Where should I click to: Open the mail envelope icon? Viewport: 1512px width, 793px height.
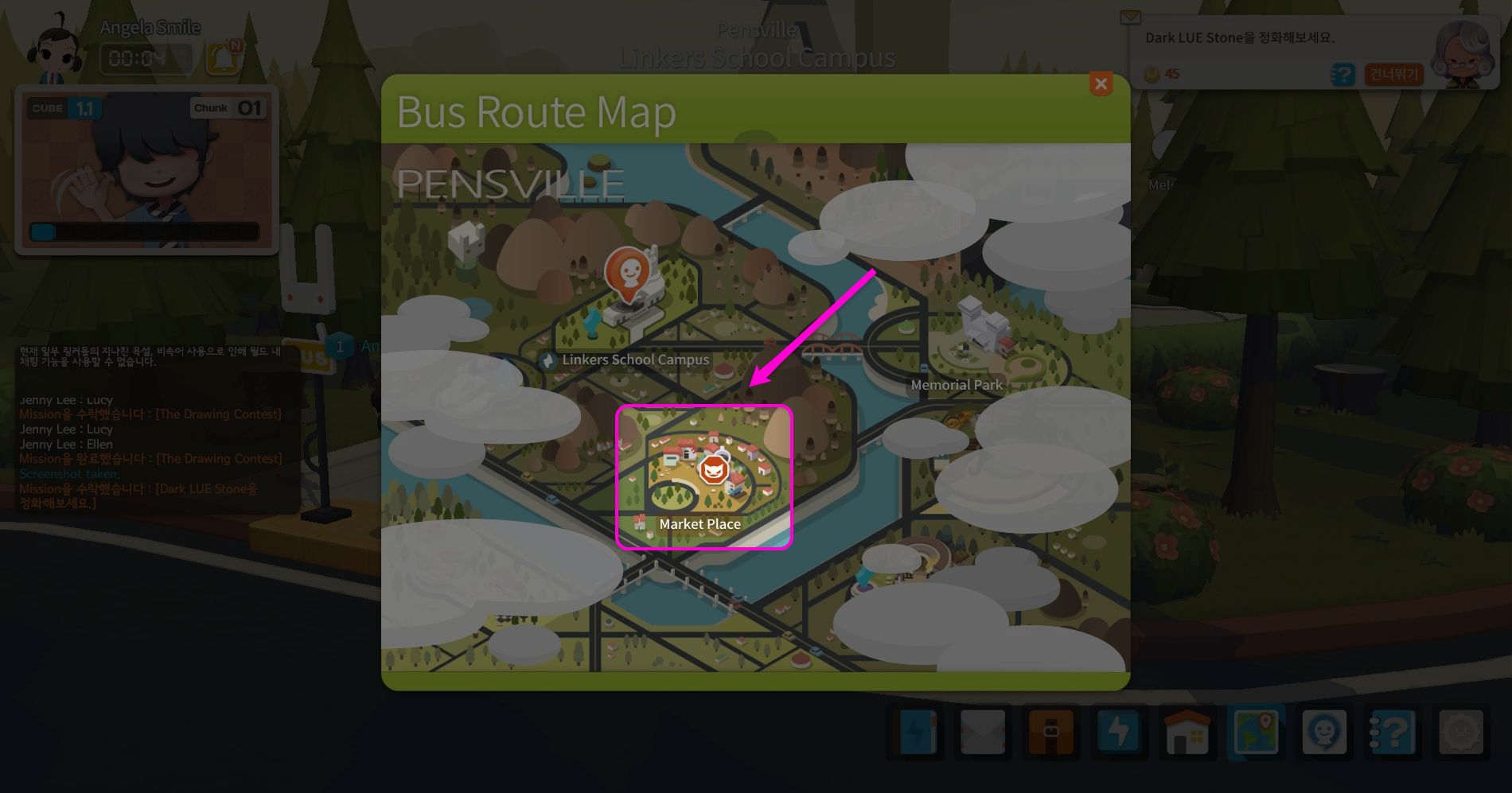click(984, 733)
